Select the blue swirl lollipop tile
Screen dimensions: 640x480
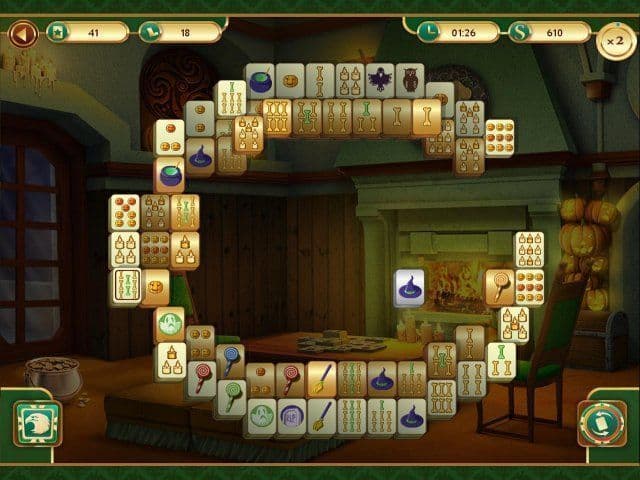pos(231,360)
